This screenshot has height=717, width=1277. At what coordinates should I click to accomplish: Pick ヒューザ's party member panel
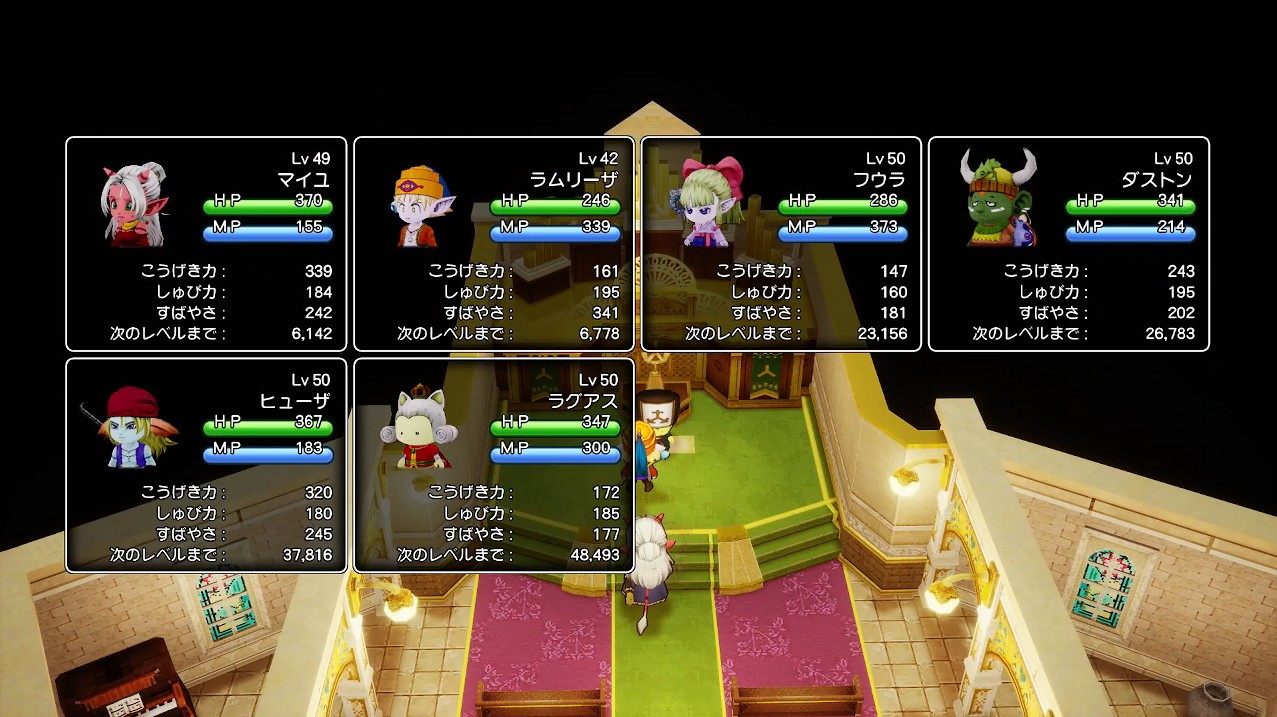[206, 465]
